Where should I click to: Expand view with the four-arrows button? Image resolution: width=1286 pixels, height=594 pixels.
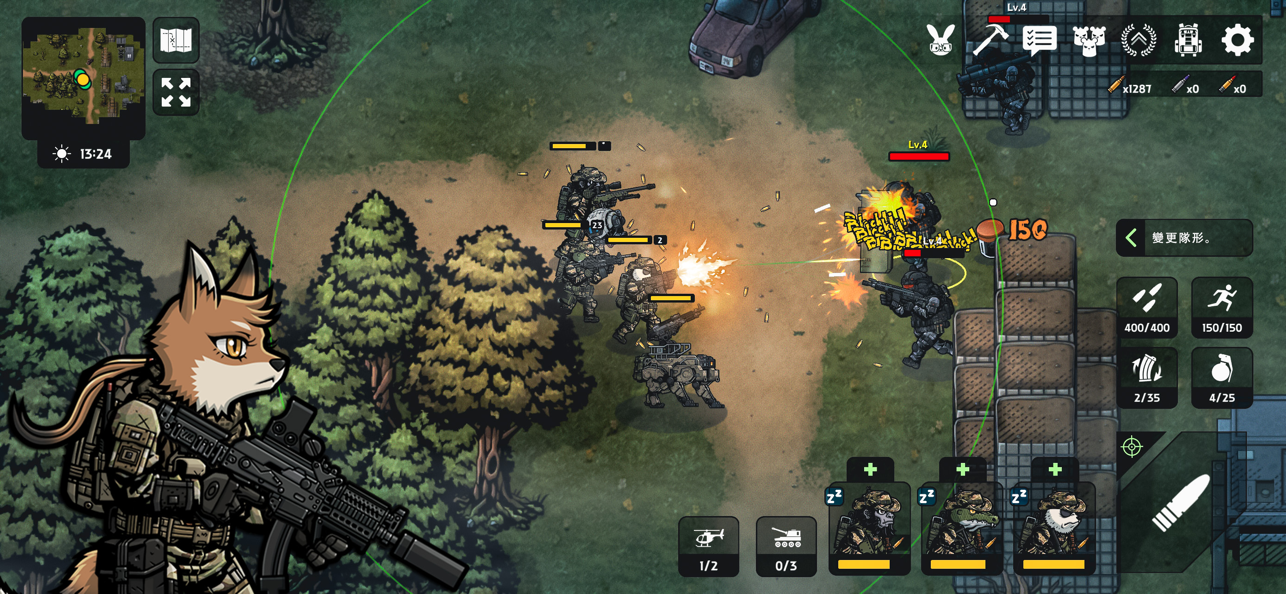pos(176,93)
